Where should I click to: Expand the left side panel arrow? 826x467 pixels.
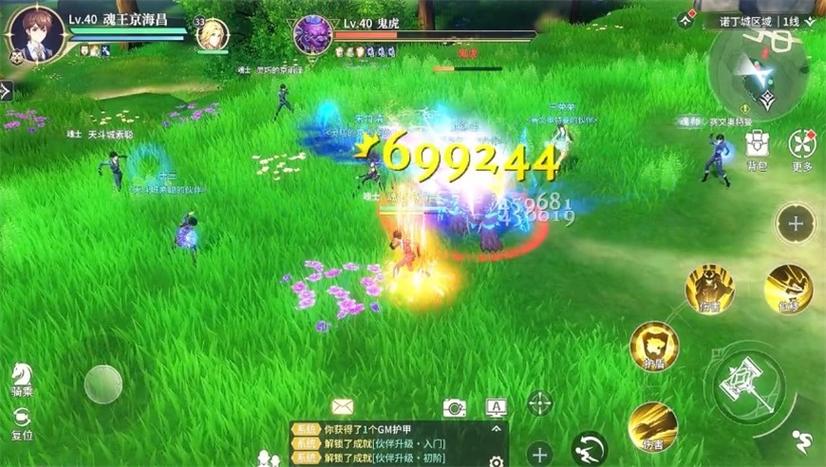(x=6, y=91)
